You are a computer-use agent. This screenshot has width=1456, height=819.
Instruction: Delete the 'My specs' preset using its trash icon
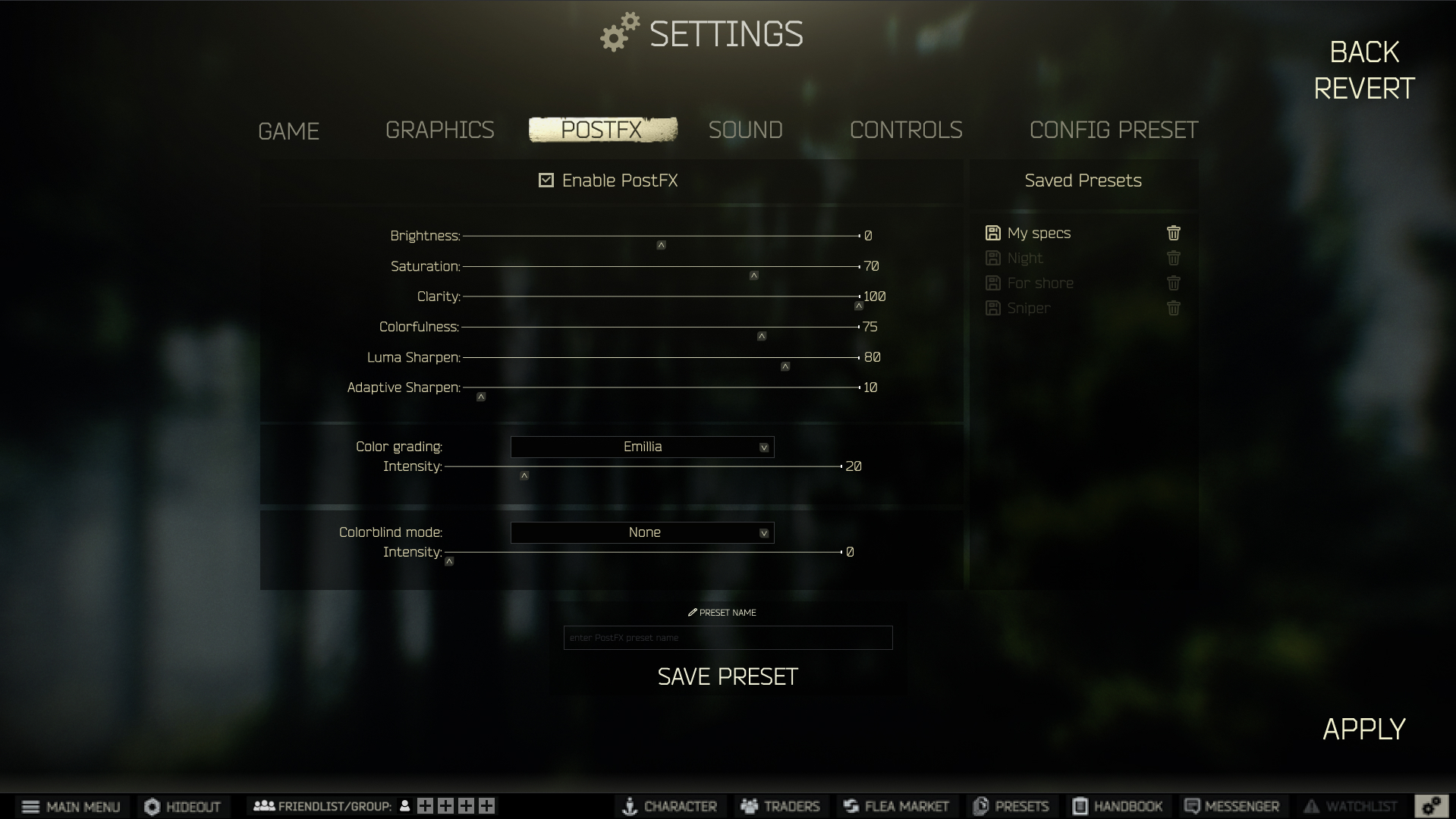pyautogui.click(x=1173, y=233)
